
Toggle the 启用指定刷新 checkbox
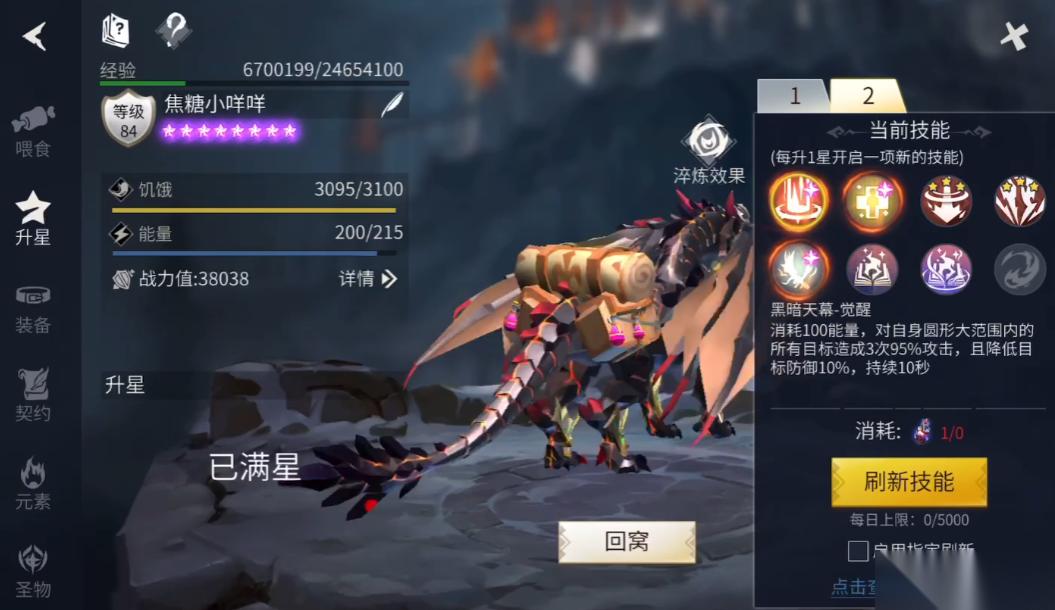point(858,551)
